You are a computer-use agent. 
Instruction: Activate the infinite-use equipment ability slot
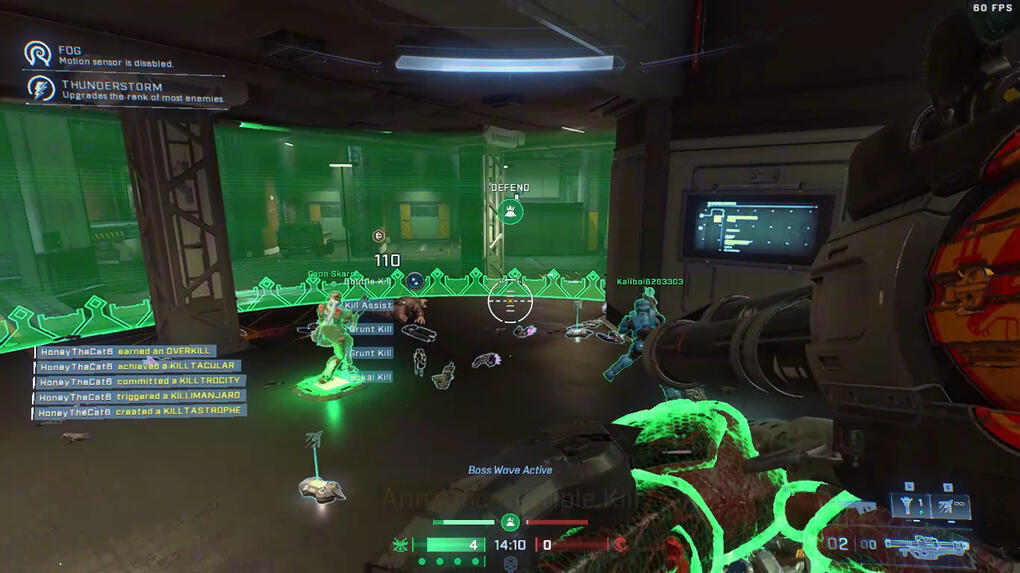point(950,506)
